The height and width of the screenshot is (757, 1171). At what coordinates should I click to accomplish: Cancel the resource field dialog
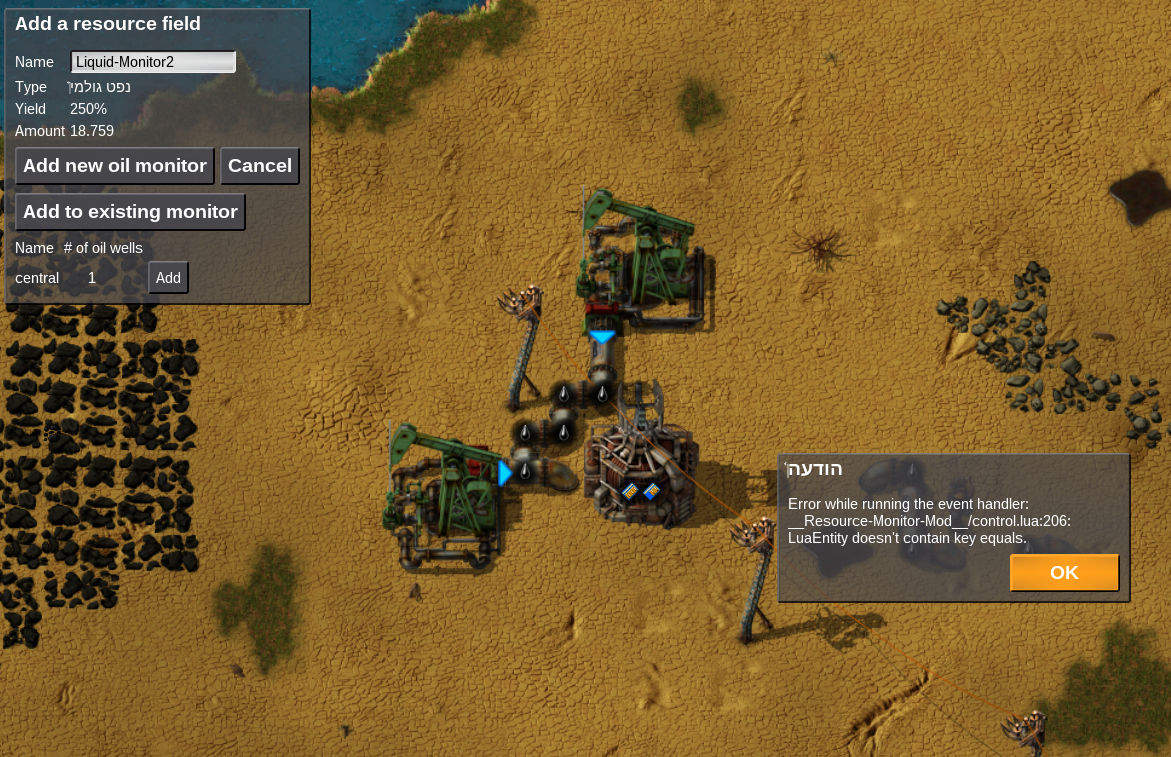click(260, 166)
